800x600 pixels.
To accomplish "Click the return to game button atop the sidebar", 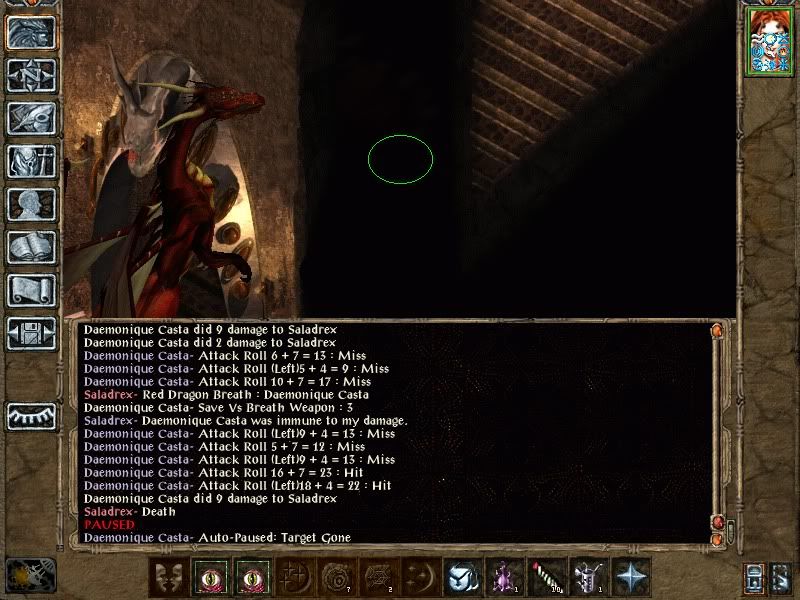I will point(30,32).
